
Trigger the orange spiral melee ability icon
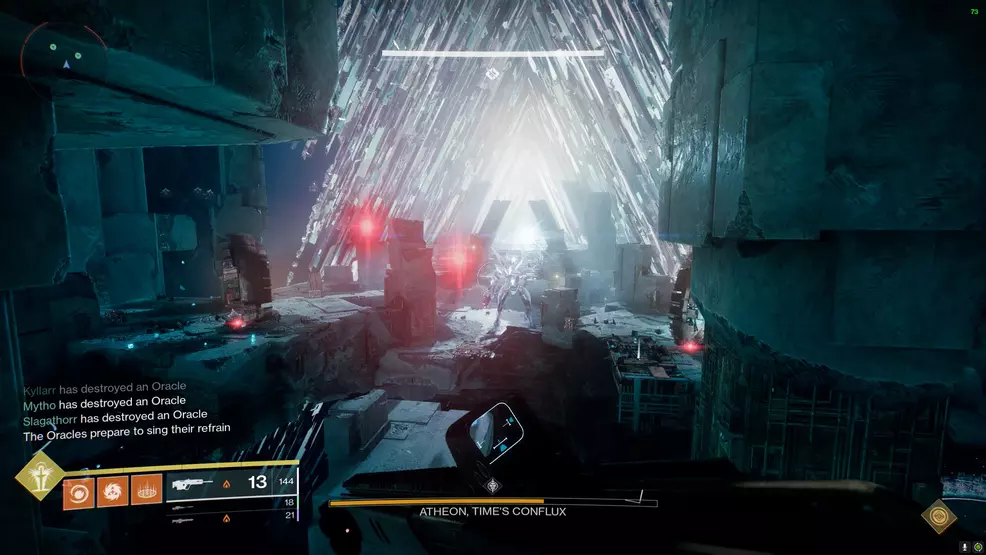click(x=112, y=491)
